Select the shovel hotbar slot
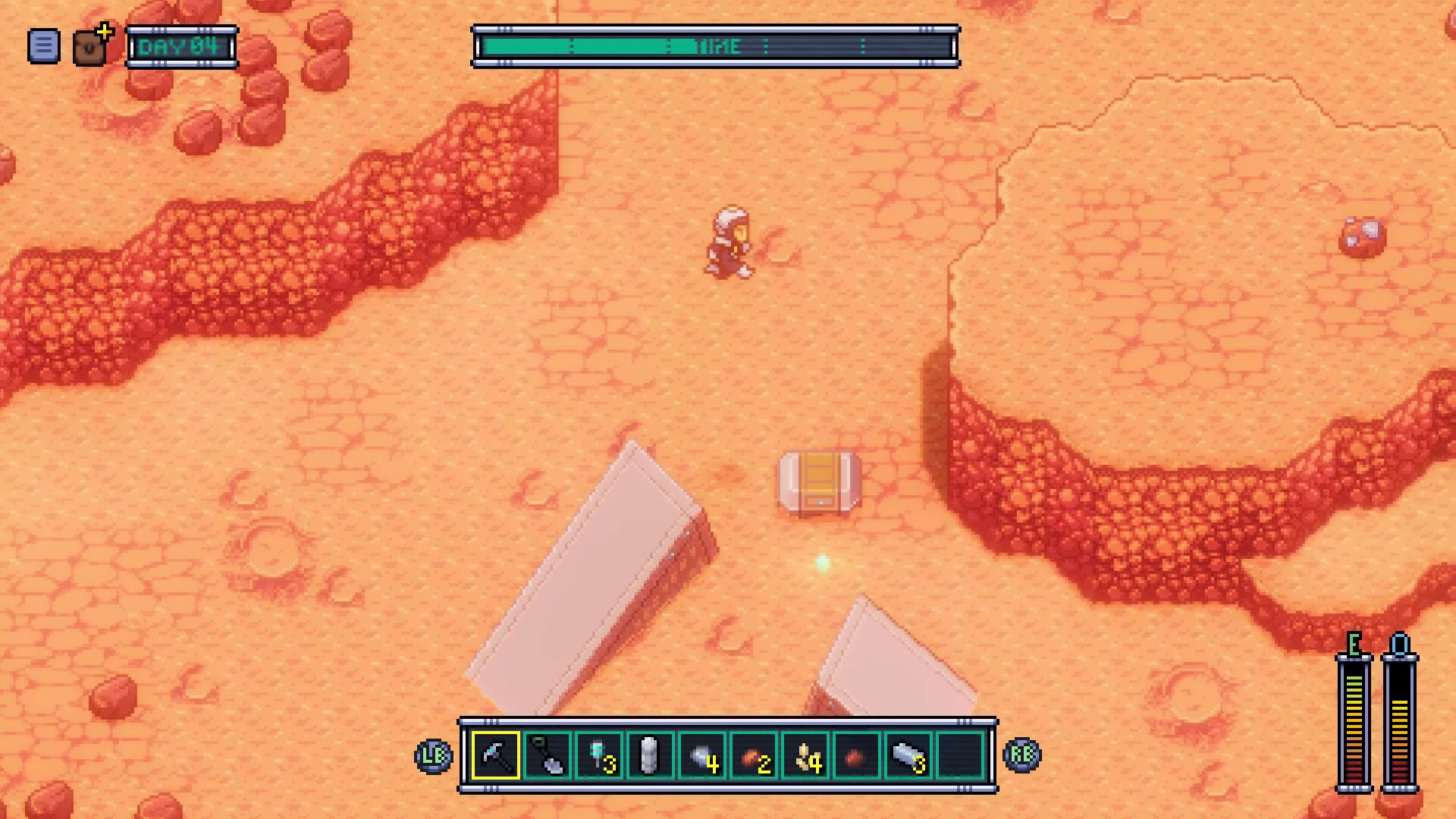 548,756
